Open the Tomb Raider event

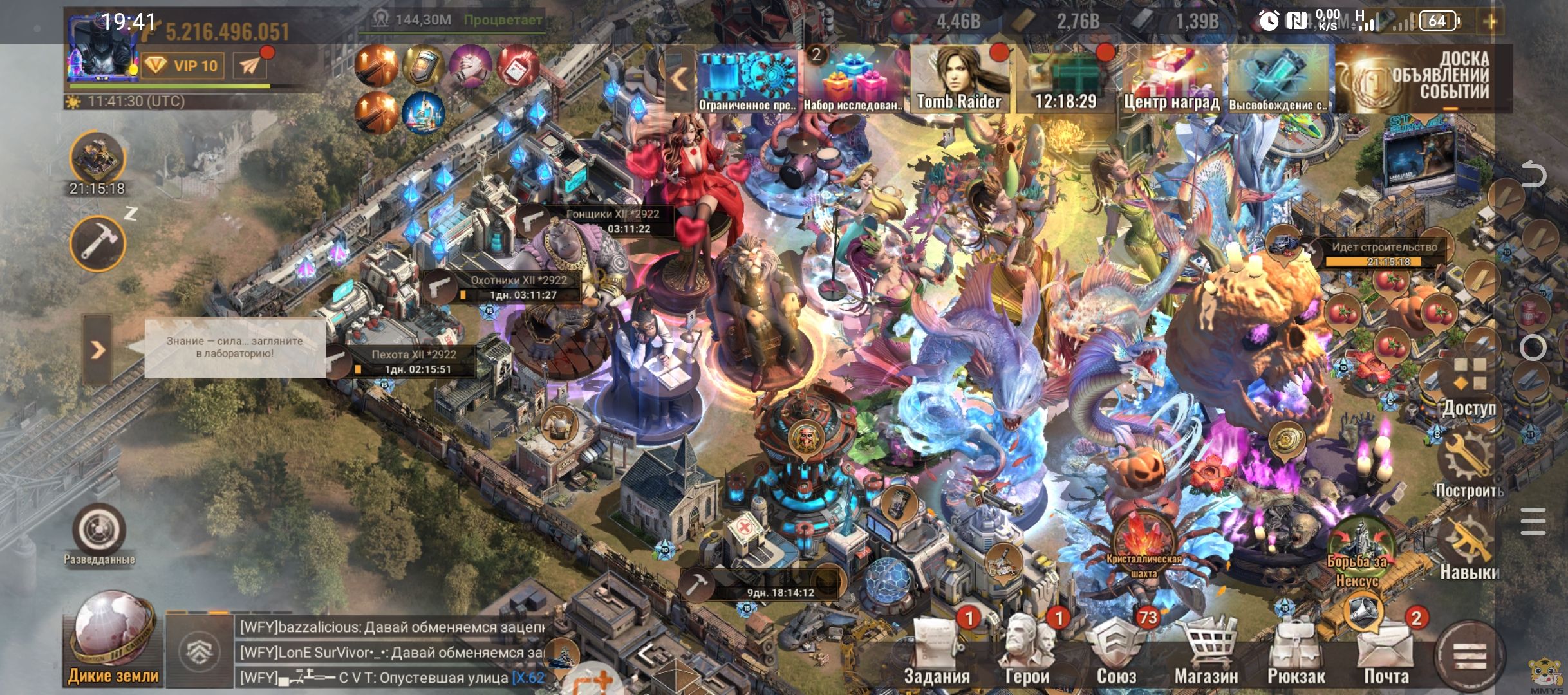958,79
